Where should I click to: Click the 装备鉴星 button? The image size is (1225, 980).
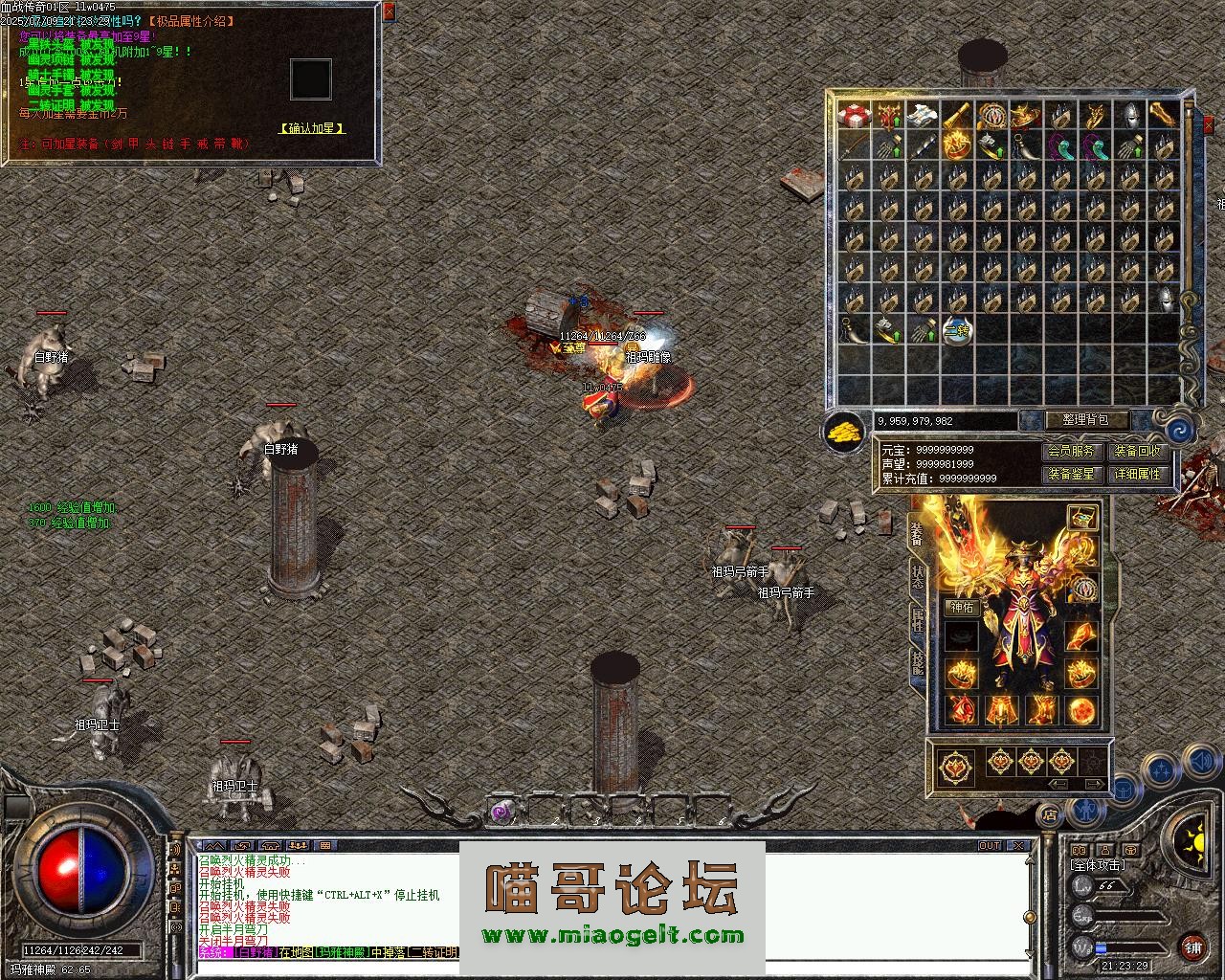pyautogui.click(x=1070, y=474)
